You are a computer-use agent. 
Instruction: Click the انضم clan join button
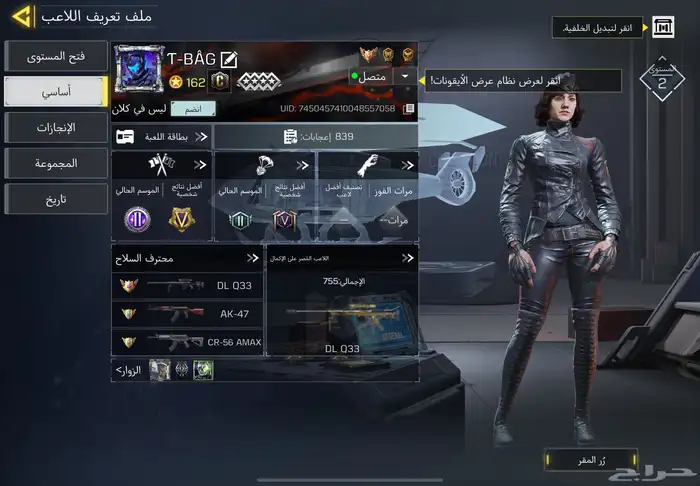(193, 108)
